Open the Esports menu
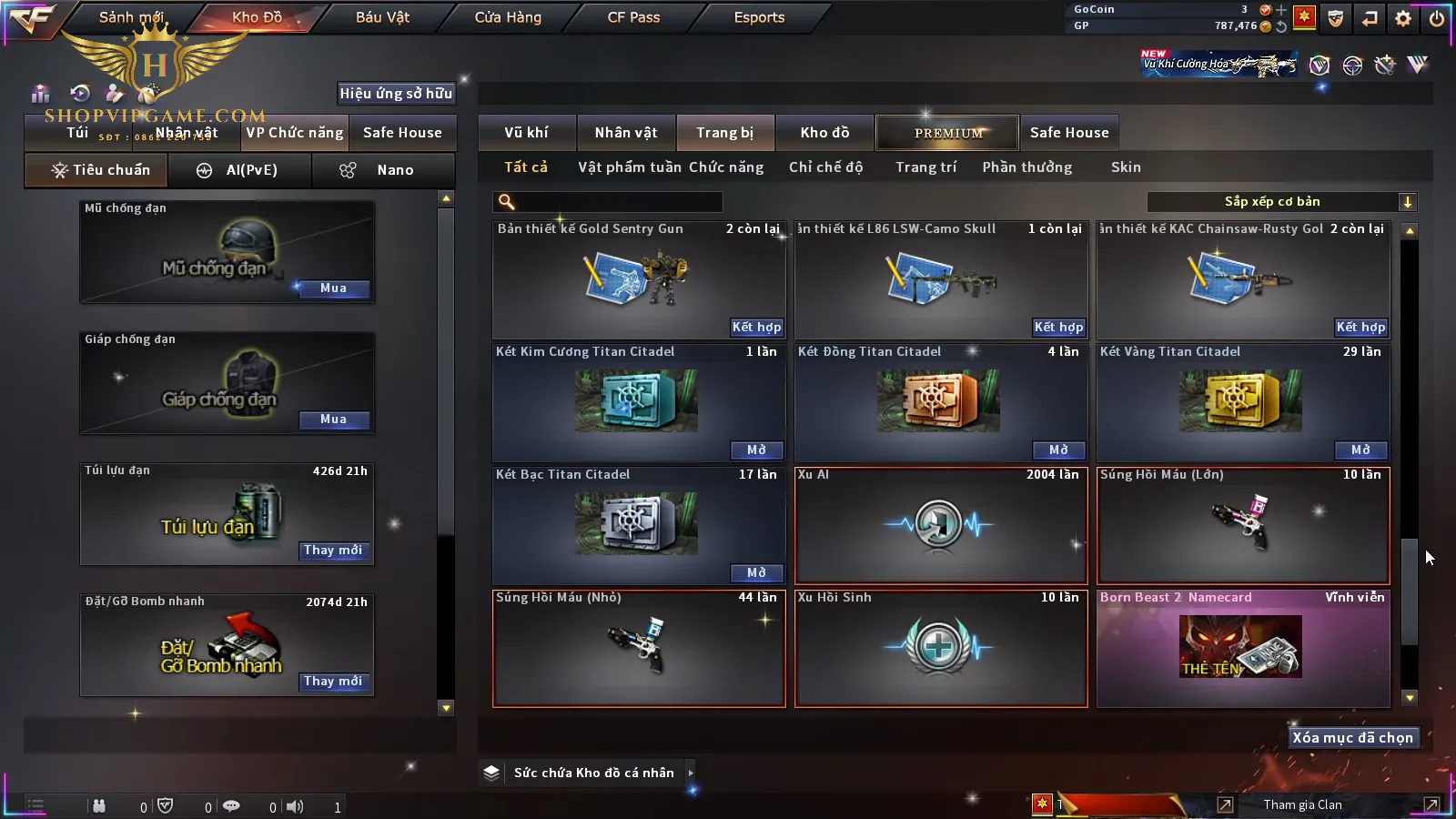Image resolution: width=1456 pixels, height=819 pixels. 759,17
